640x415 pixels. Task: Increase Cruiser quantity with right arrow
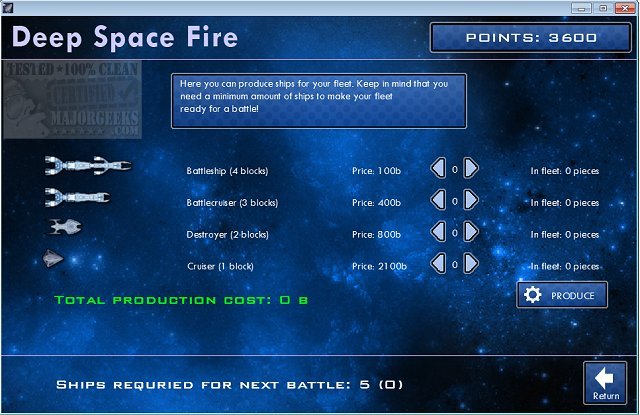click(x=471, y=266)
